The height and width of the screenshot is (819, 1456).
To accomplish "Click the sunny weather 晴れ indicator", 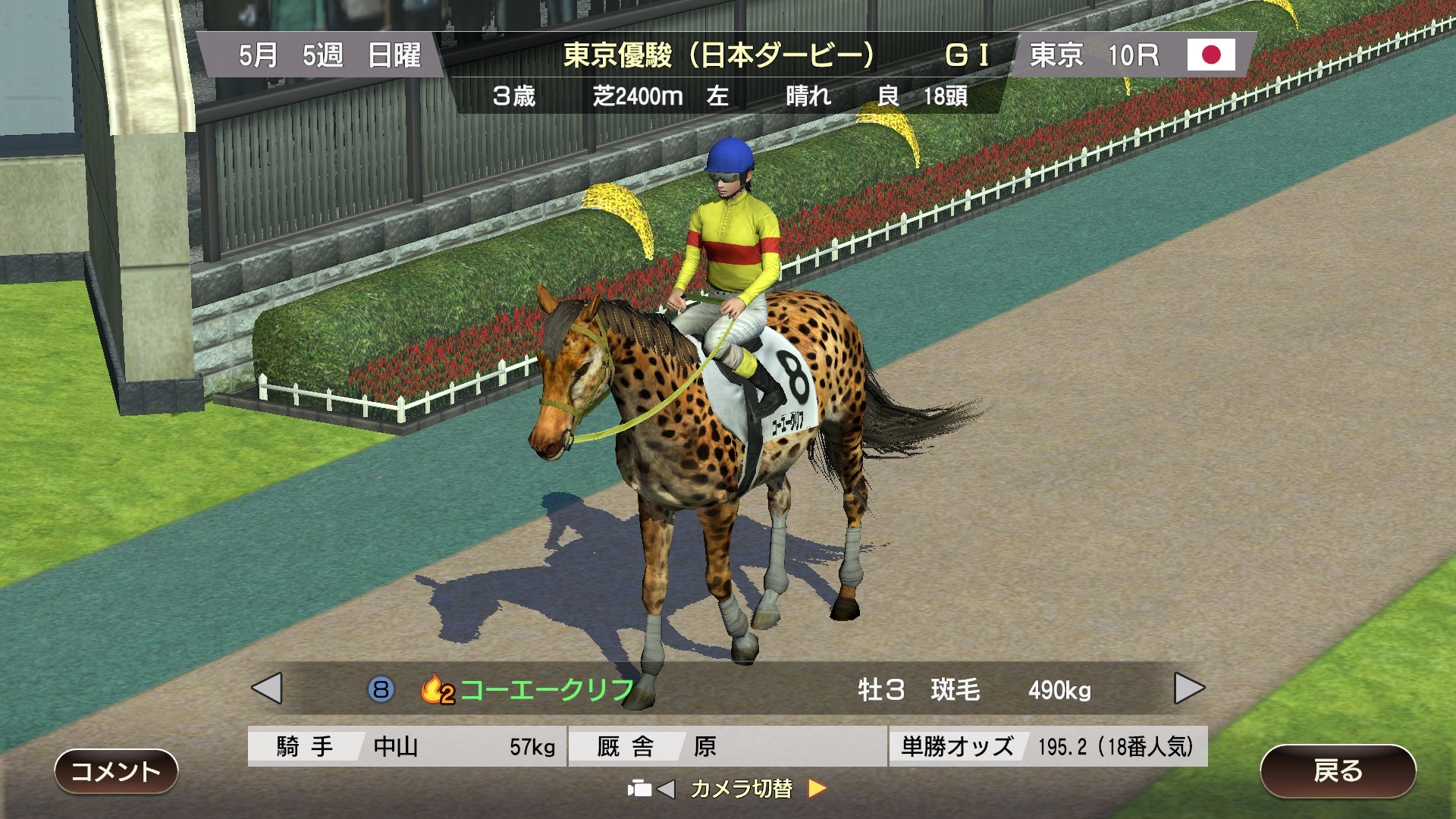I will coord(806,97).
